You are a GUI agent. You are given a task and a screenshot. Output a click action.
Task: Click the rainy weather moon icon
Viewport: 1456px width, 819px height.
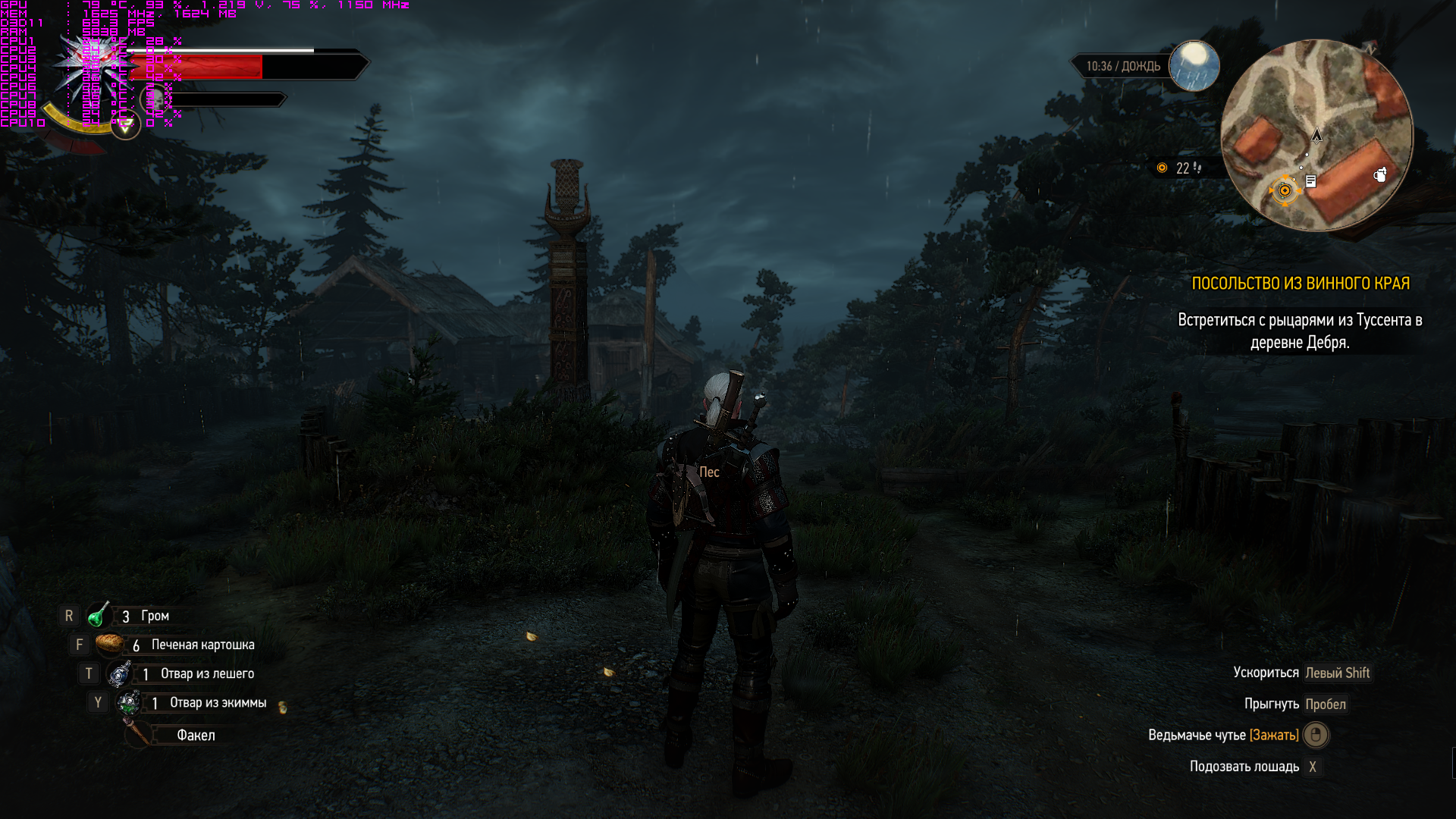[x=1194, y=66]
